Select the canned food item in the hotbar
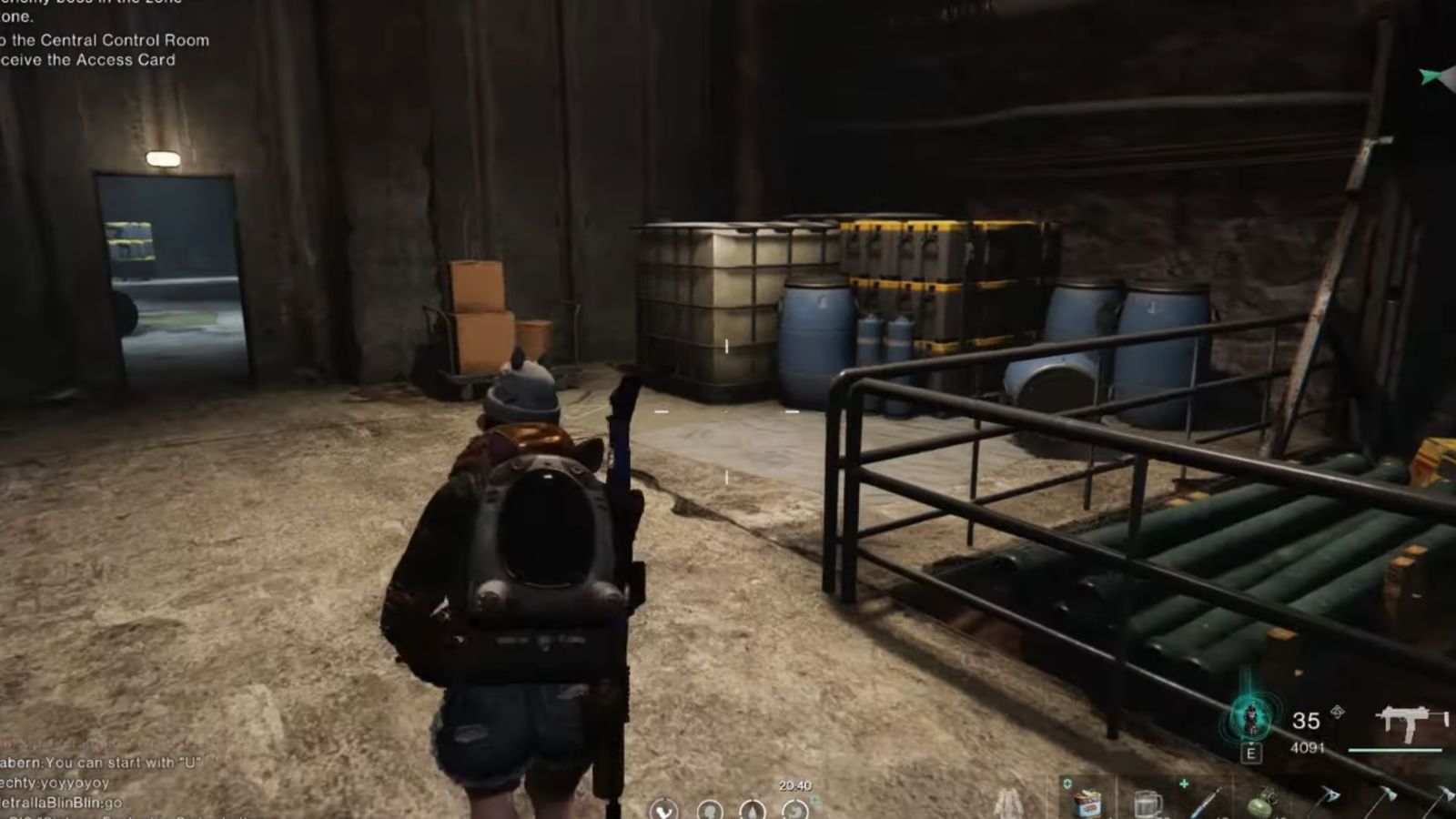 pyautogui.click(x=1089, y=805)
